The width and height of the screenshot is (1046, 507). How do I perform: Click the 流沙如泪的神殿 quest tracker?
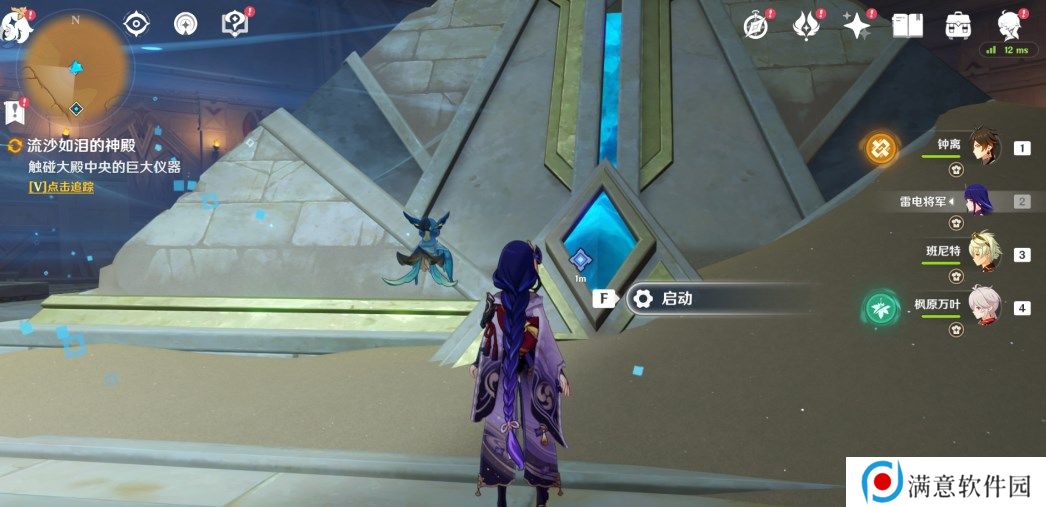(80, 146)
